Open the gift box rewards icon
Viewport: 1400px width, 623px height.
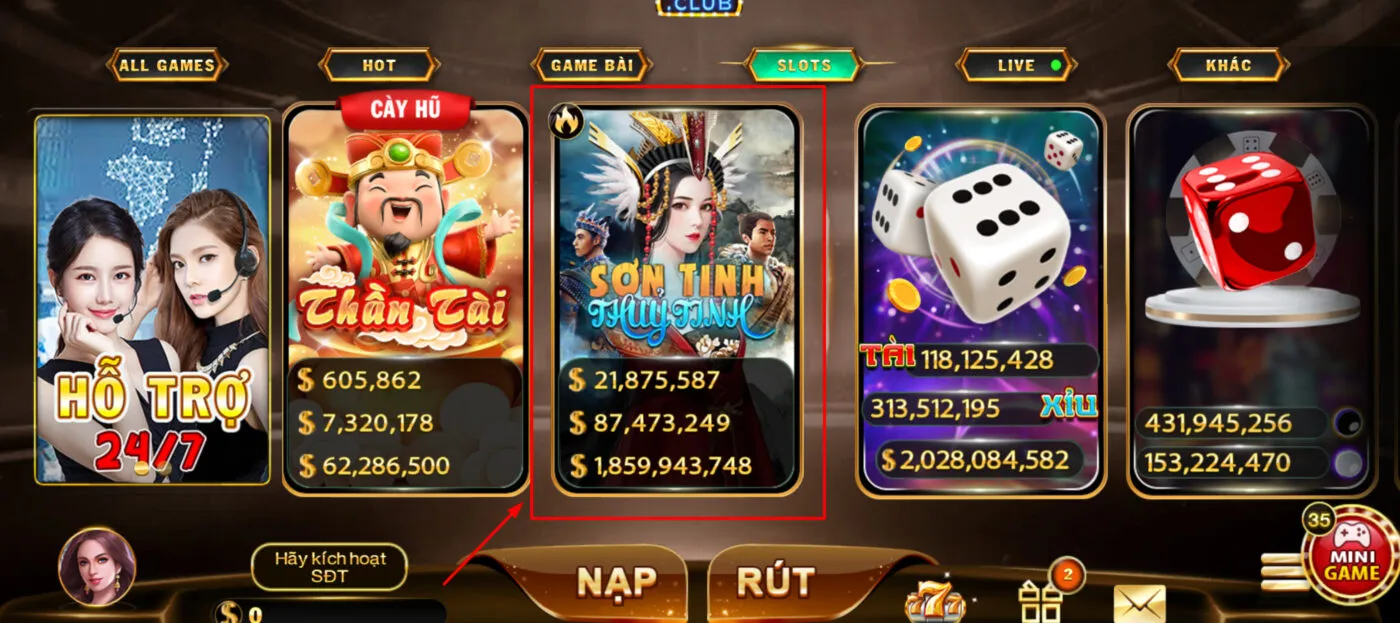tap(1040, 603)
